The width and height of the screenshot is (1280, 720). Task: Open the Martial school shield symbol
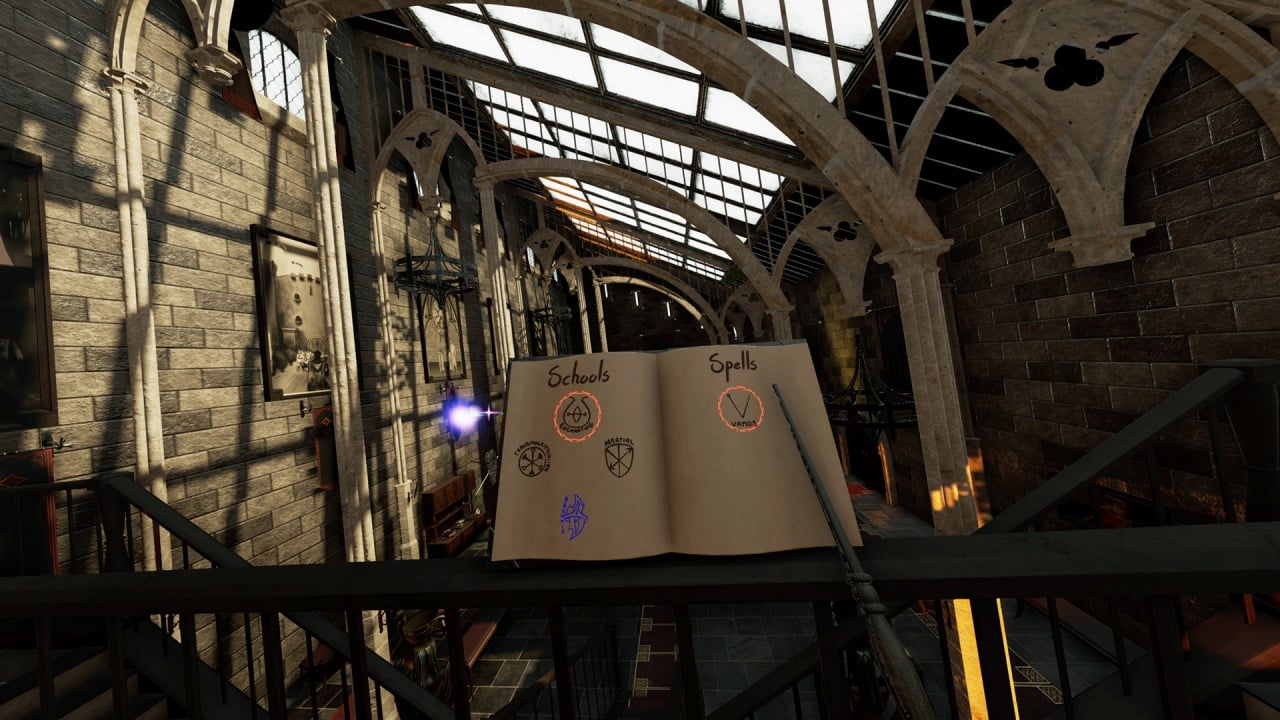coord(619,457)
